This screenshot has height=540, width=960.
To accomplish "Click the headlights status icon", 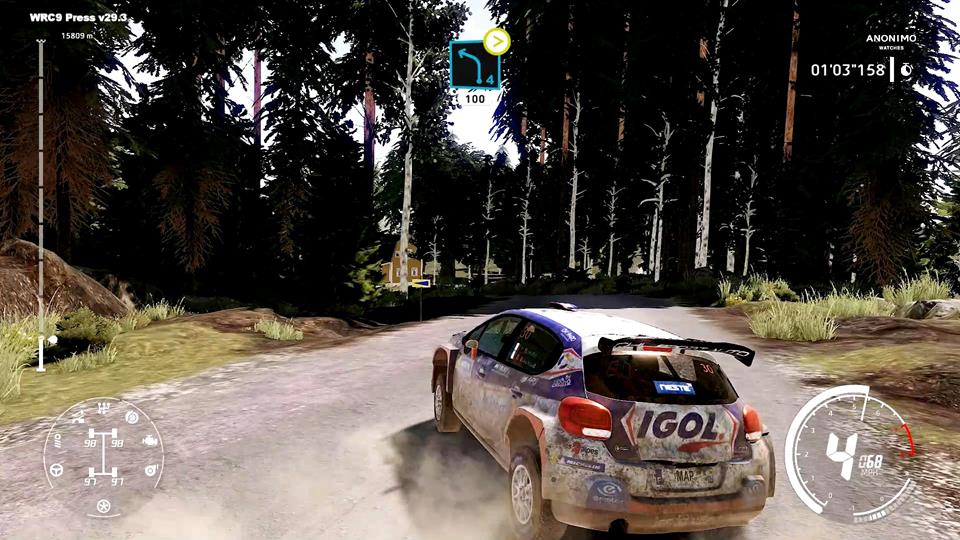I will point(57,440).
